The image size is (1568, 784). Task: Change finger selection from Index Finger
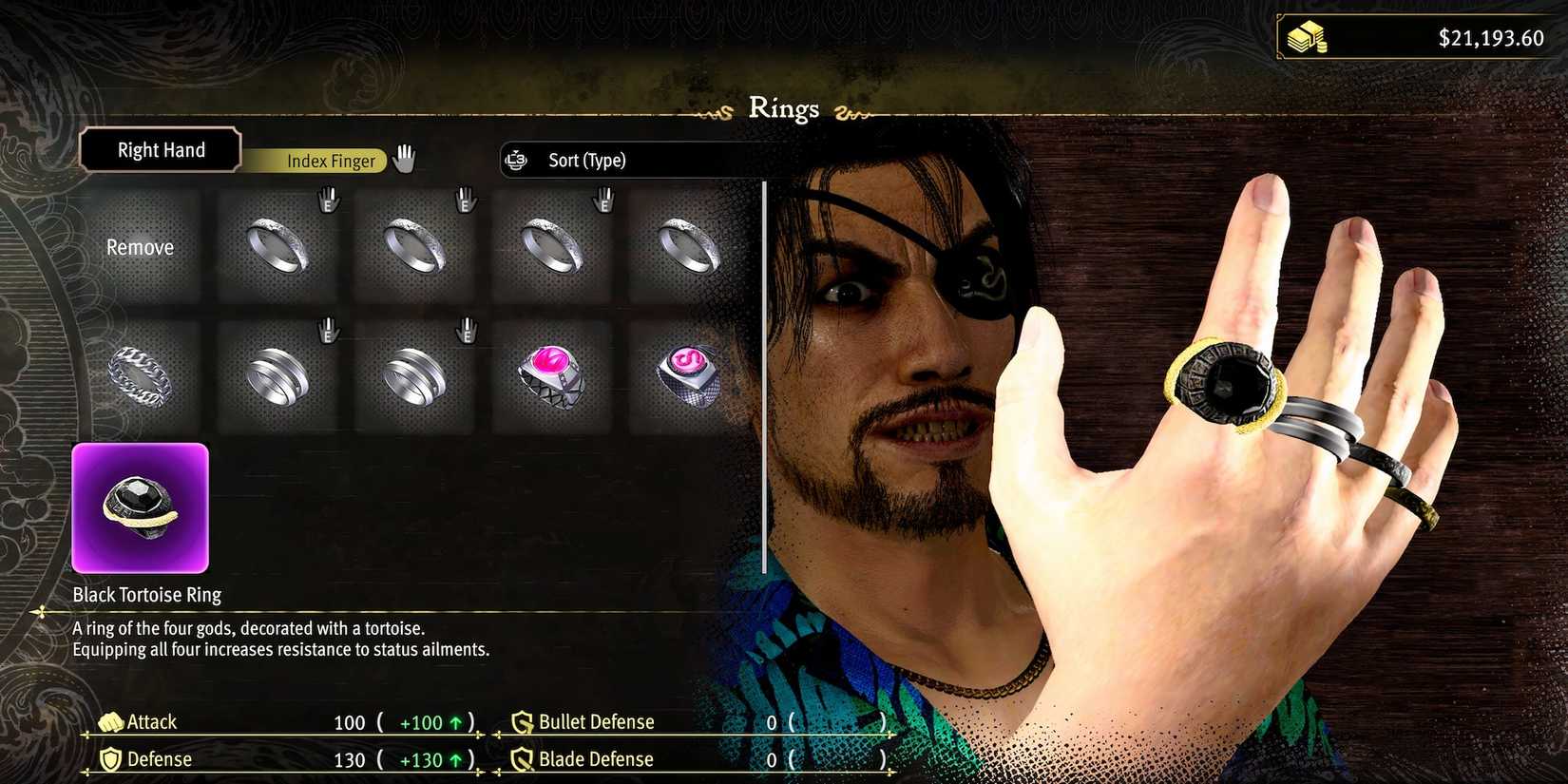click(330, 161)
